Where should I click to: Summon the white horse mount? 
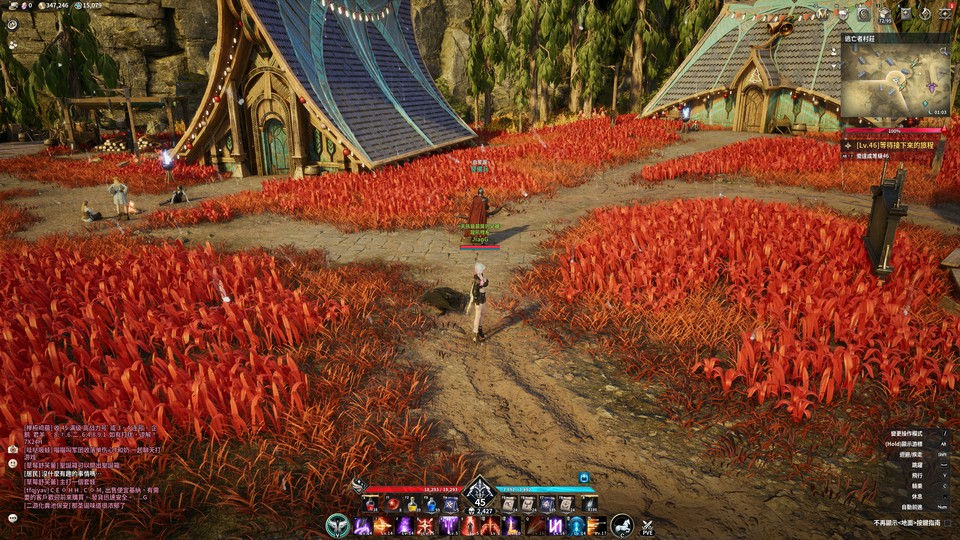(x=622, y=525)
